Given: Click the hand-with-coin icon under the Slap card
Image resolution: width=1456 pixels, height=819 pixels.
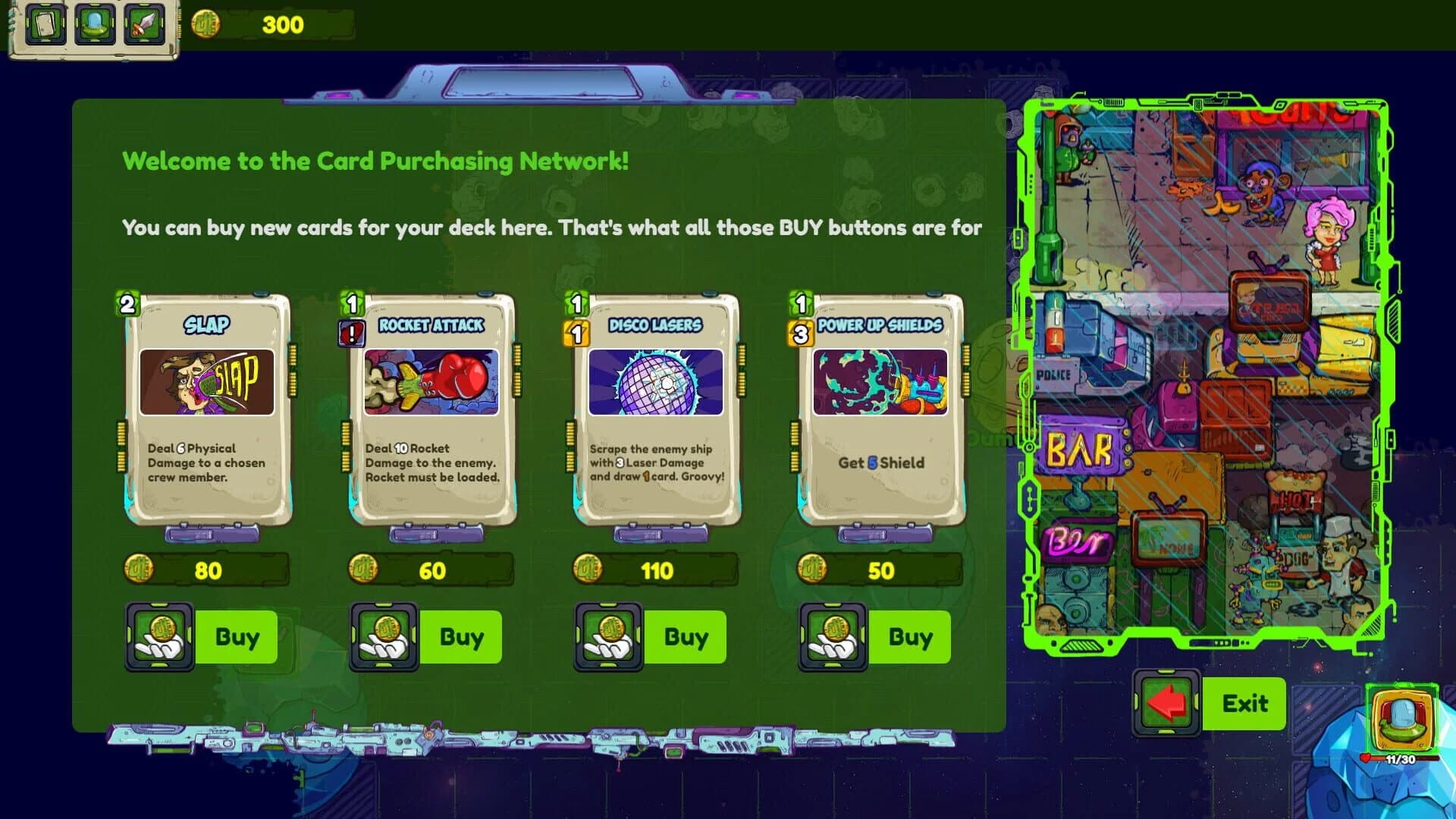Looking at the screenshot, I should coord(159,637).
